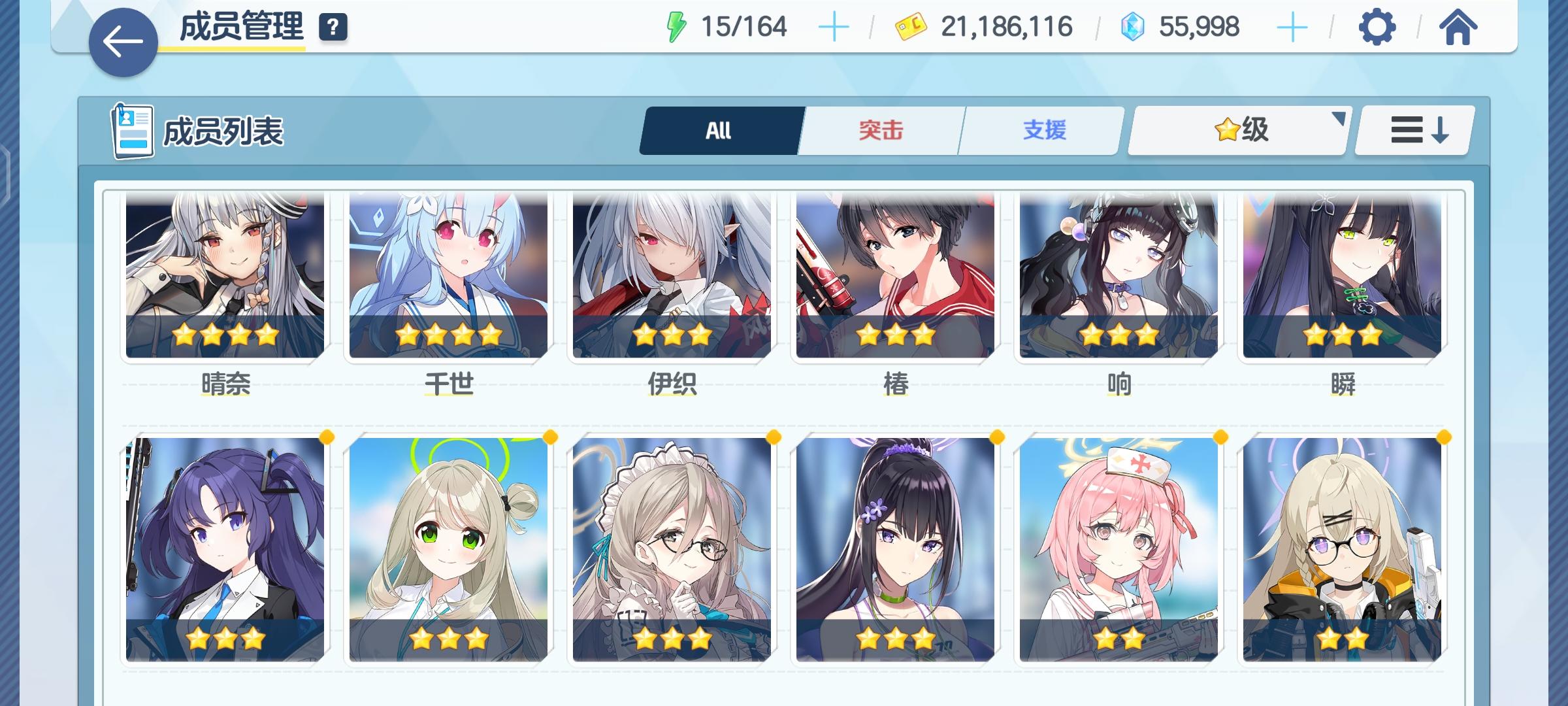
Task: Switch to the 突击 tab
Action: pos(879,129)
